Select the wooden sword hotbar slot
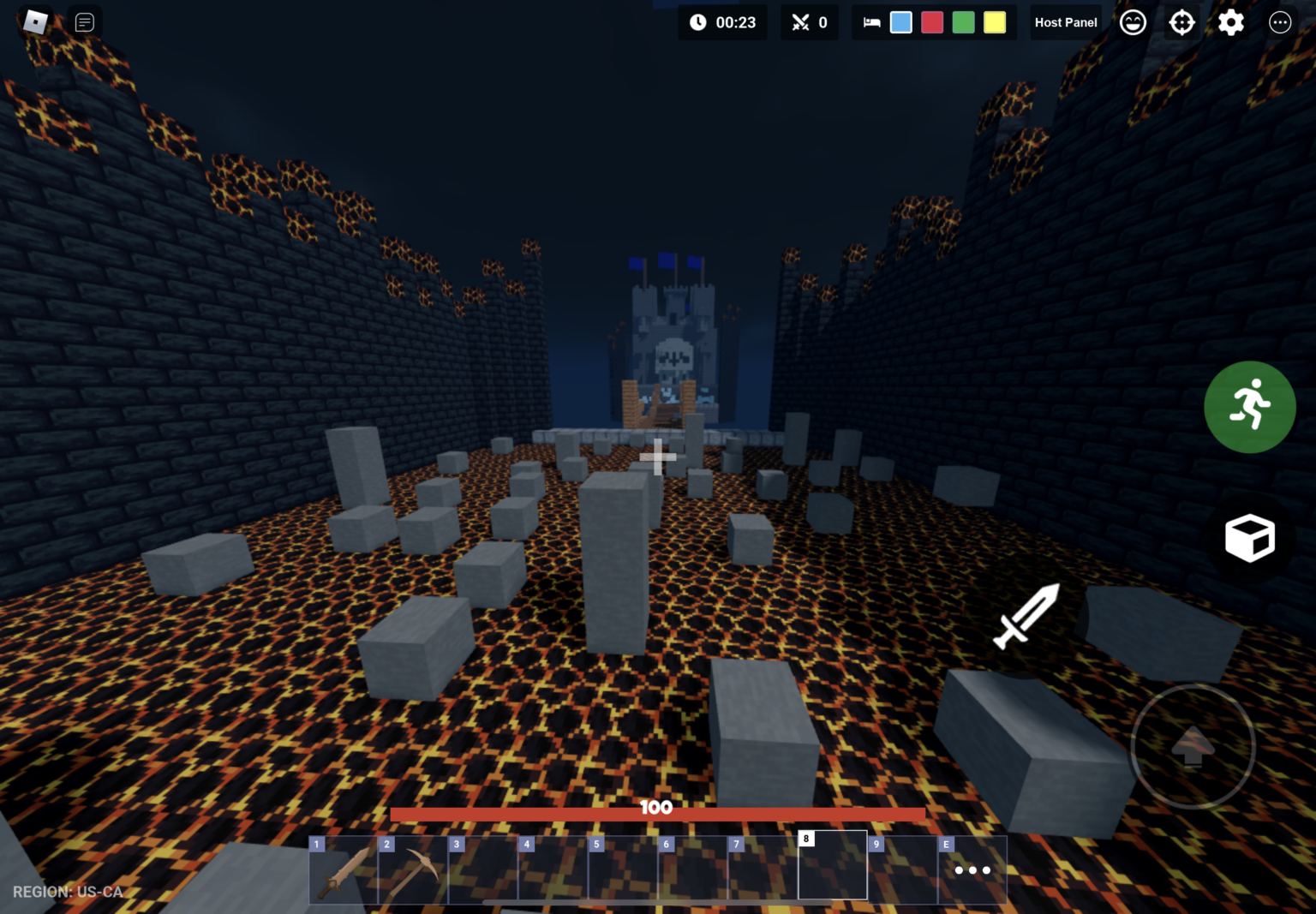This screenshot has width=1316, height=914. [x=344, y=869]
